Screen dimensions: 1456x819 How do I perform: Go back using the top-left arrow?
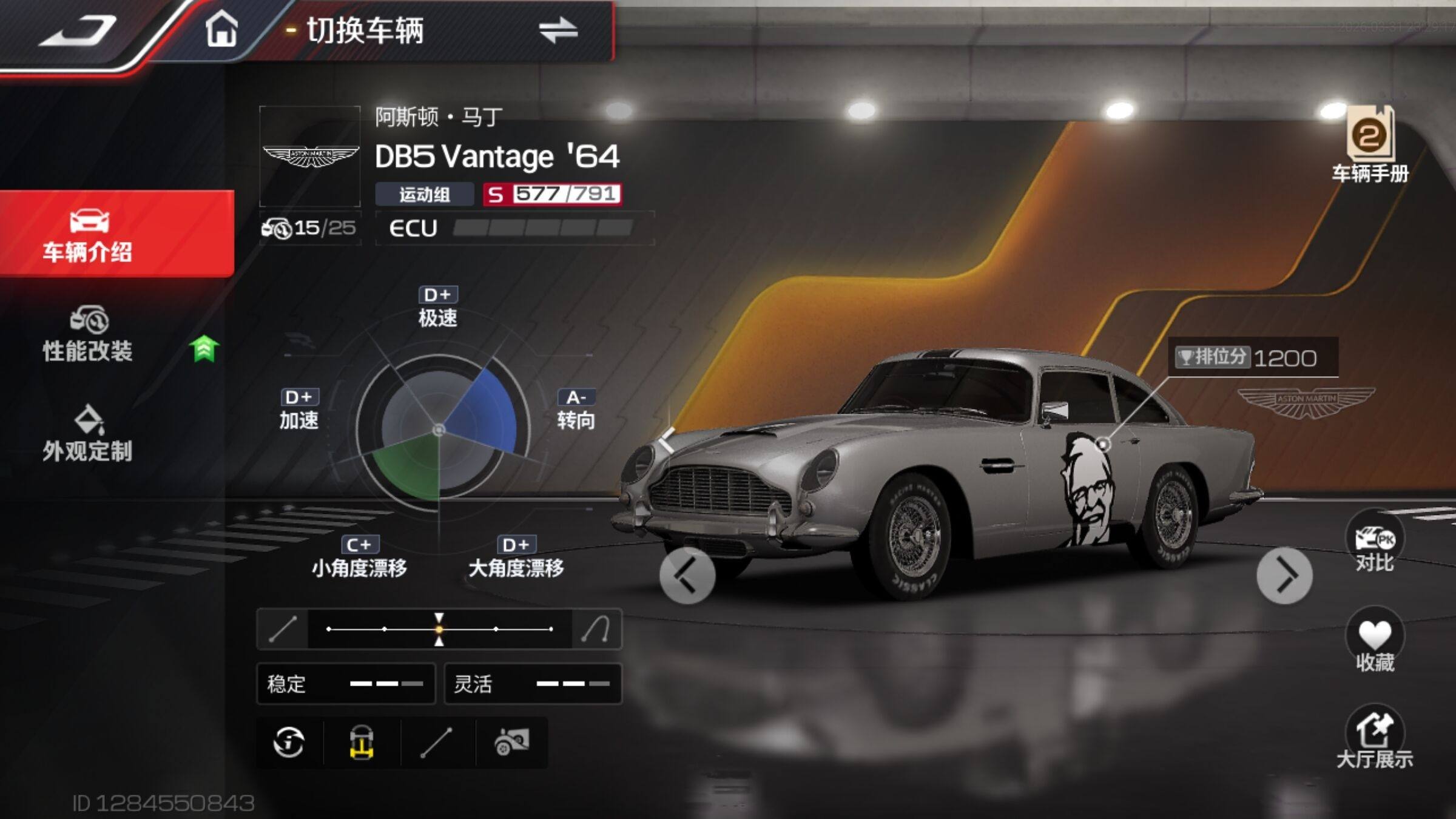point(79,32)
